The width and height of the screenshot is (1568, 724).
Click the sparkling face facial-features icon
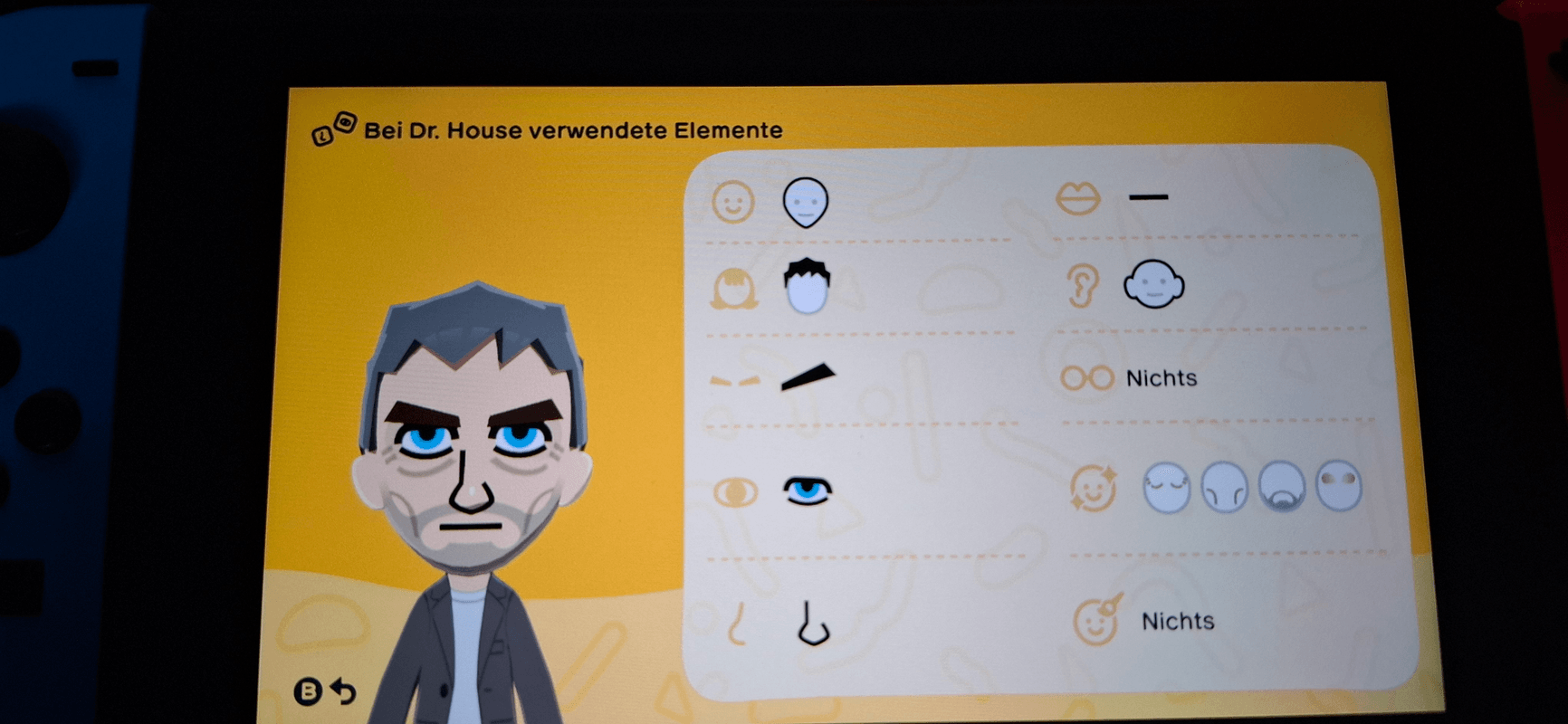point(1092,486)
